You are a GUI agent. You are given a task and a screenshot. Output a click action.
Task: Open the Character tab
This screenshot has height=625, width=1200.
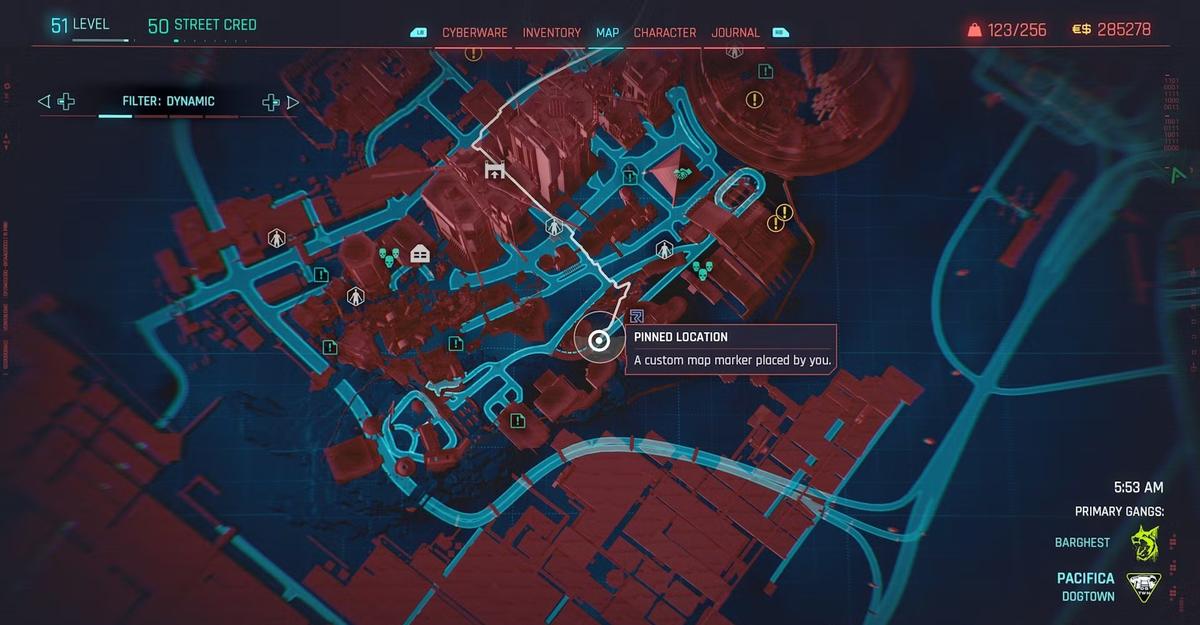[665, 32]
